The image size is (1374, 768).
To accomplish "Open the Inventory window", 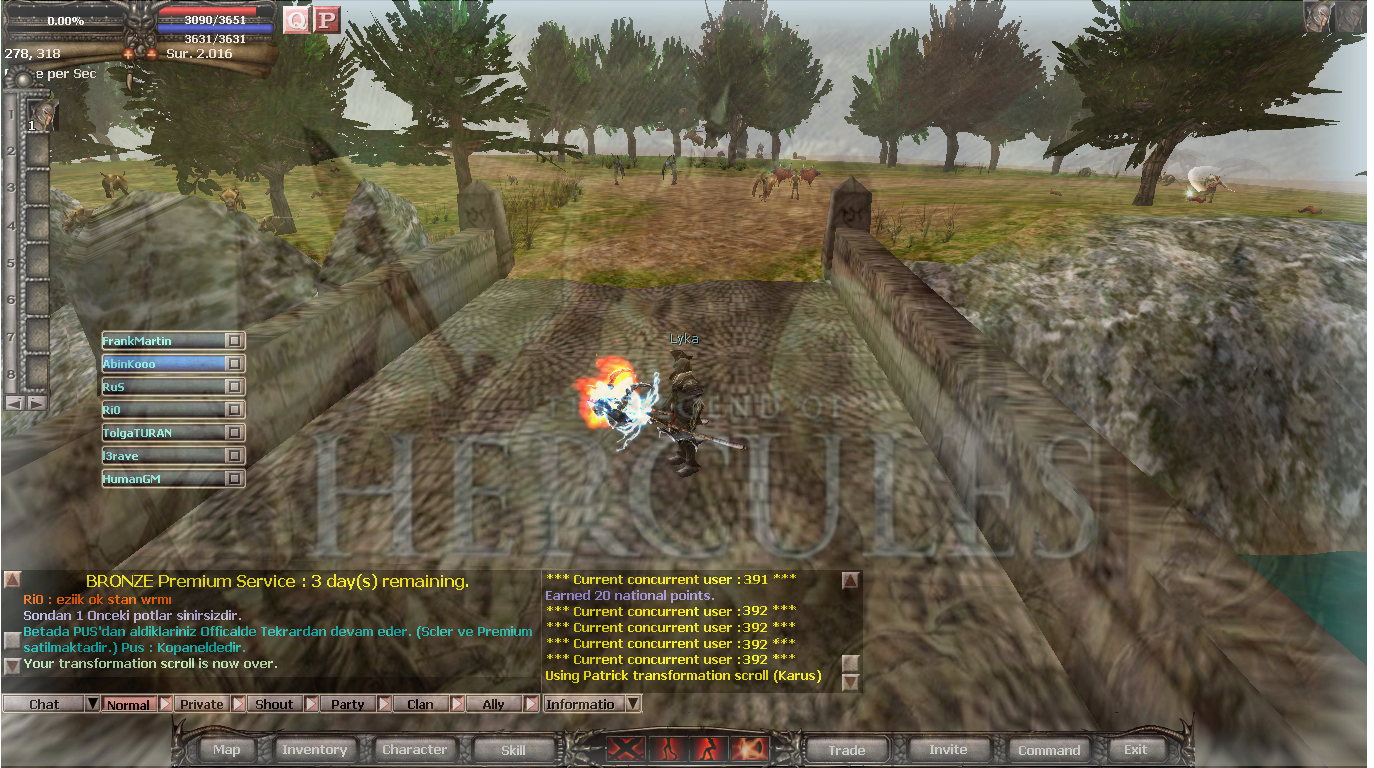I will (x=315, y=748).
